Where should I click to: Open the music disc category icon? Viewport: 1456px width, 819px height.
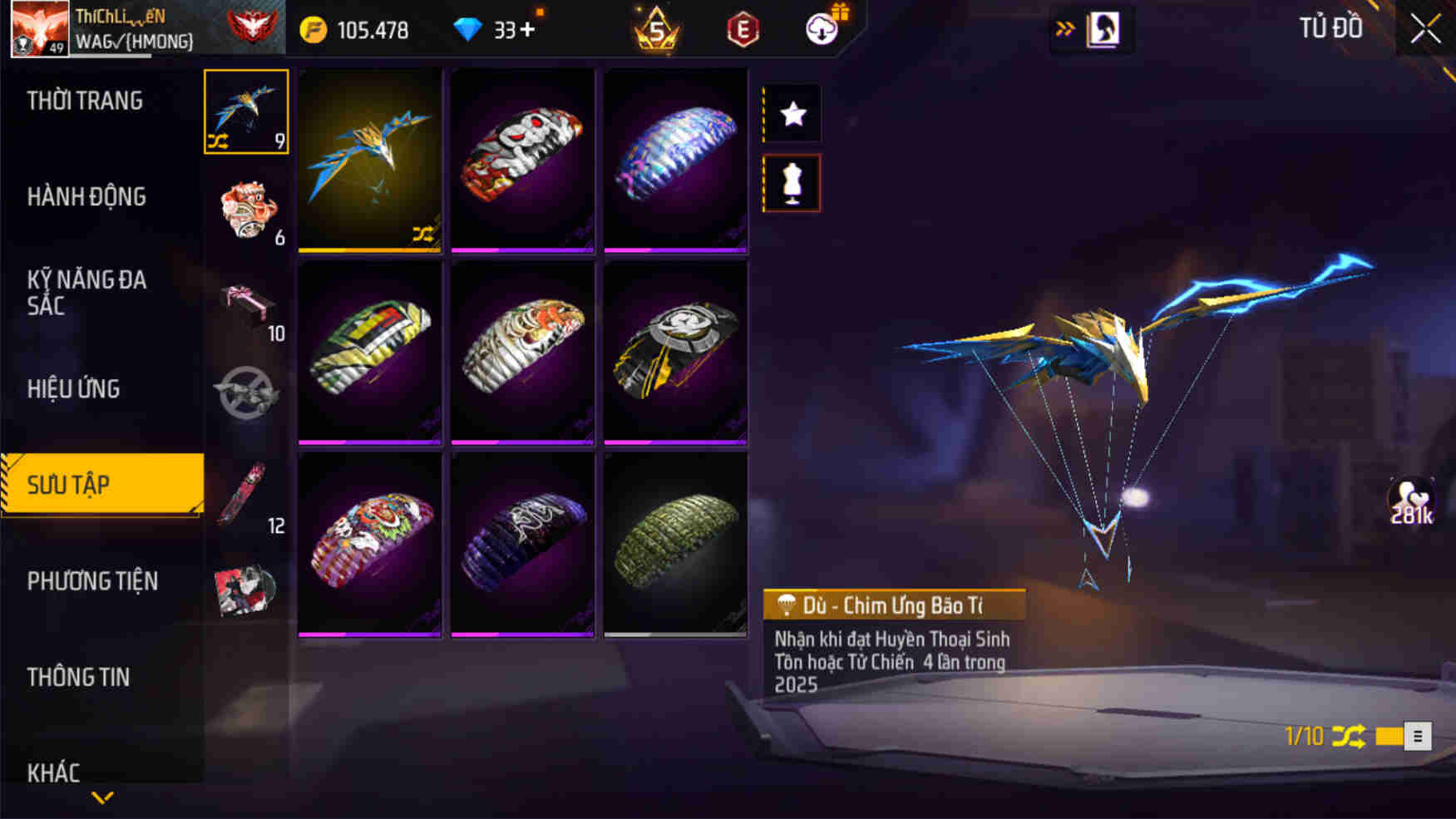tap(247, 593)
